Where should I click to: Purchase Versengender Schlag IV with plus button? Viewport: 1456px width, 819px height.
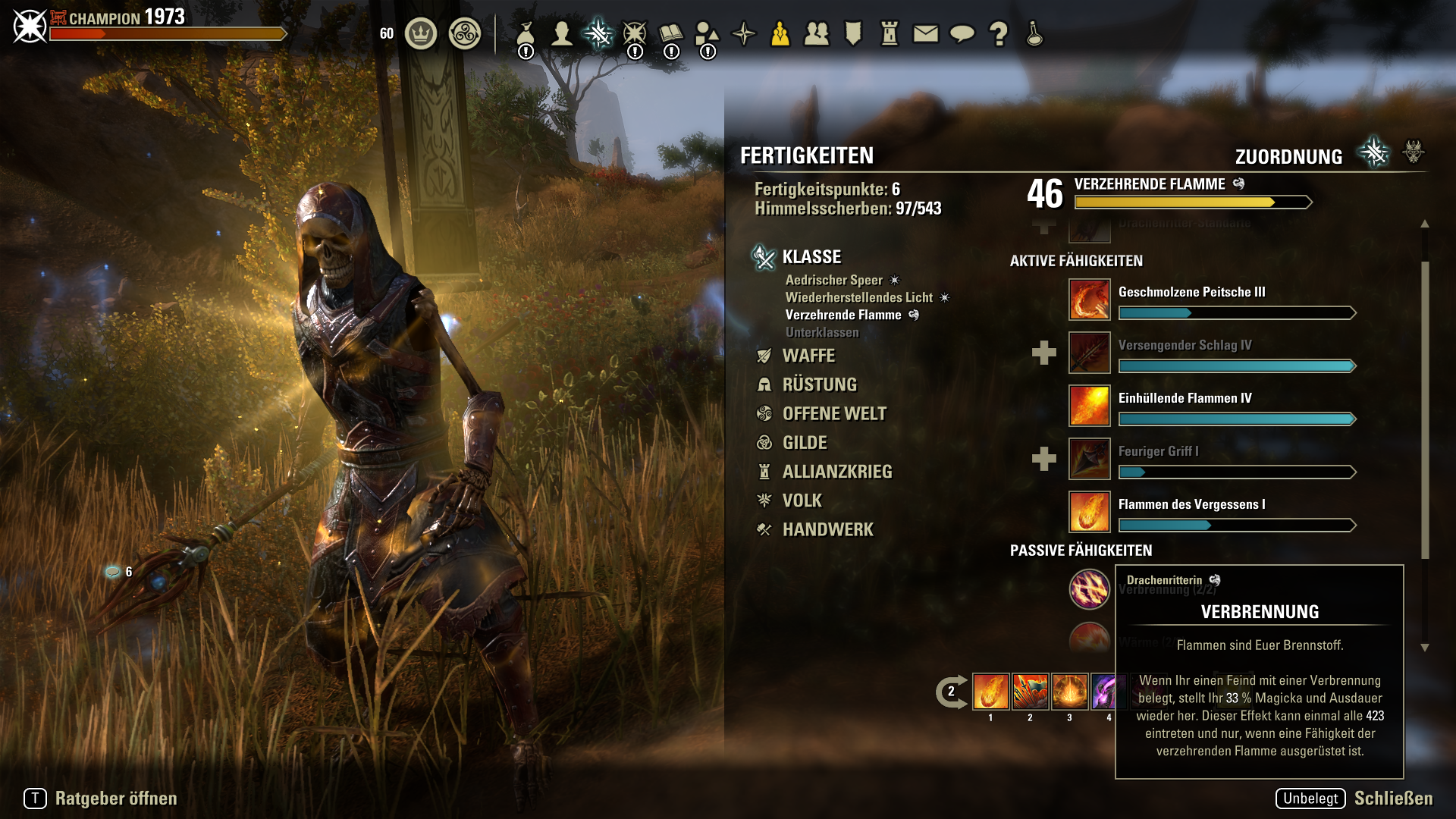coord(1044,353)
